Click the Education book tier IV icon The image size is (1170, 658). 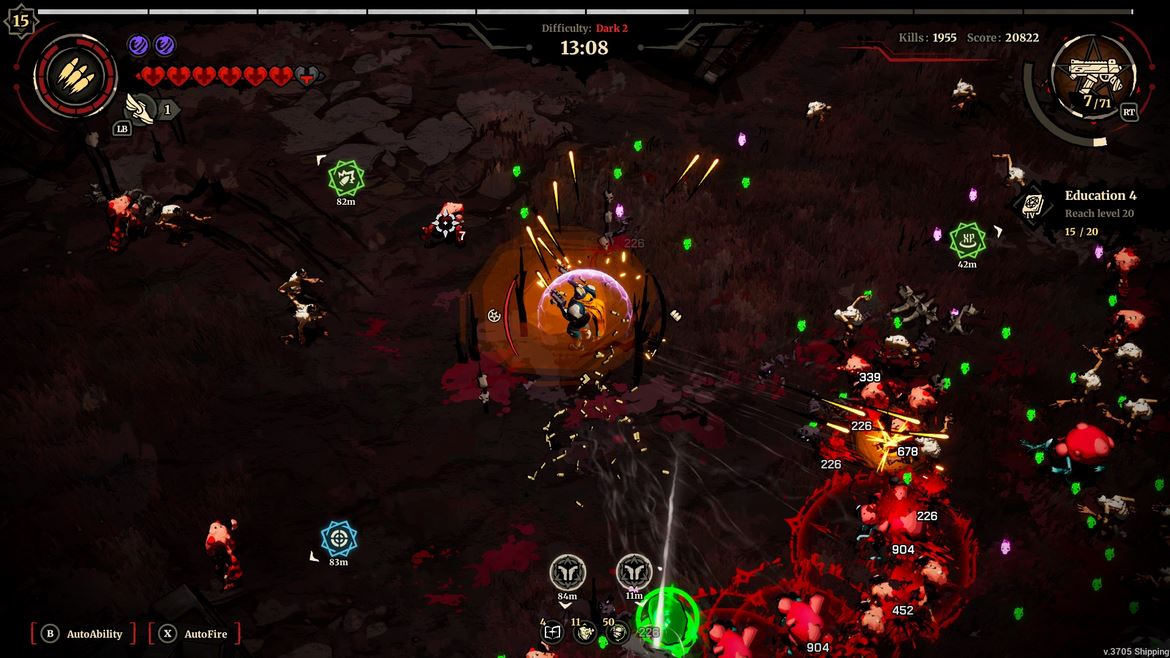[1032, 207]
